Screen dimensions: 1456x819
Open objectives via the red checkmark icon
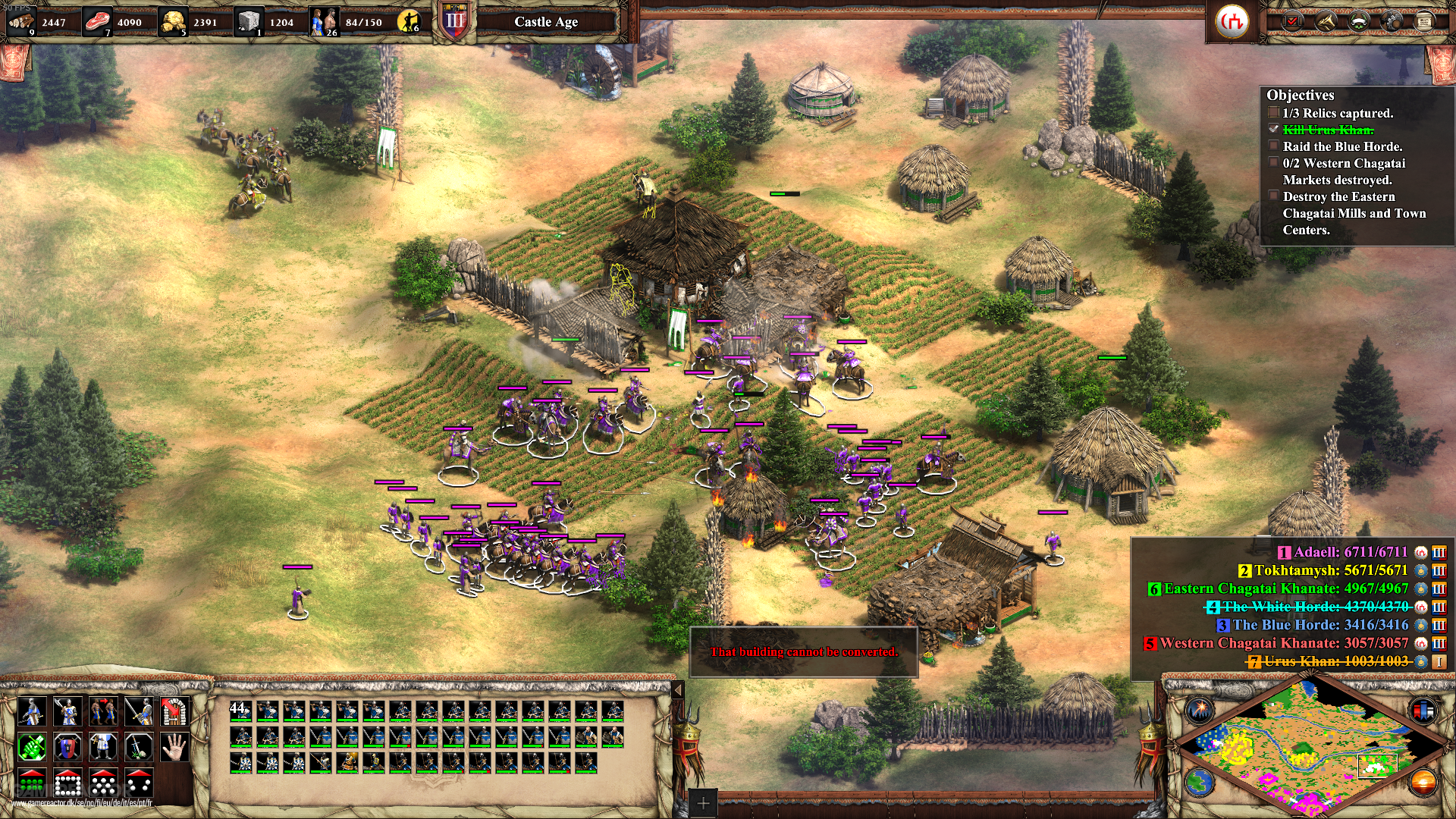point(1292,21)
